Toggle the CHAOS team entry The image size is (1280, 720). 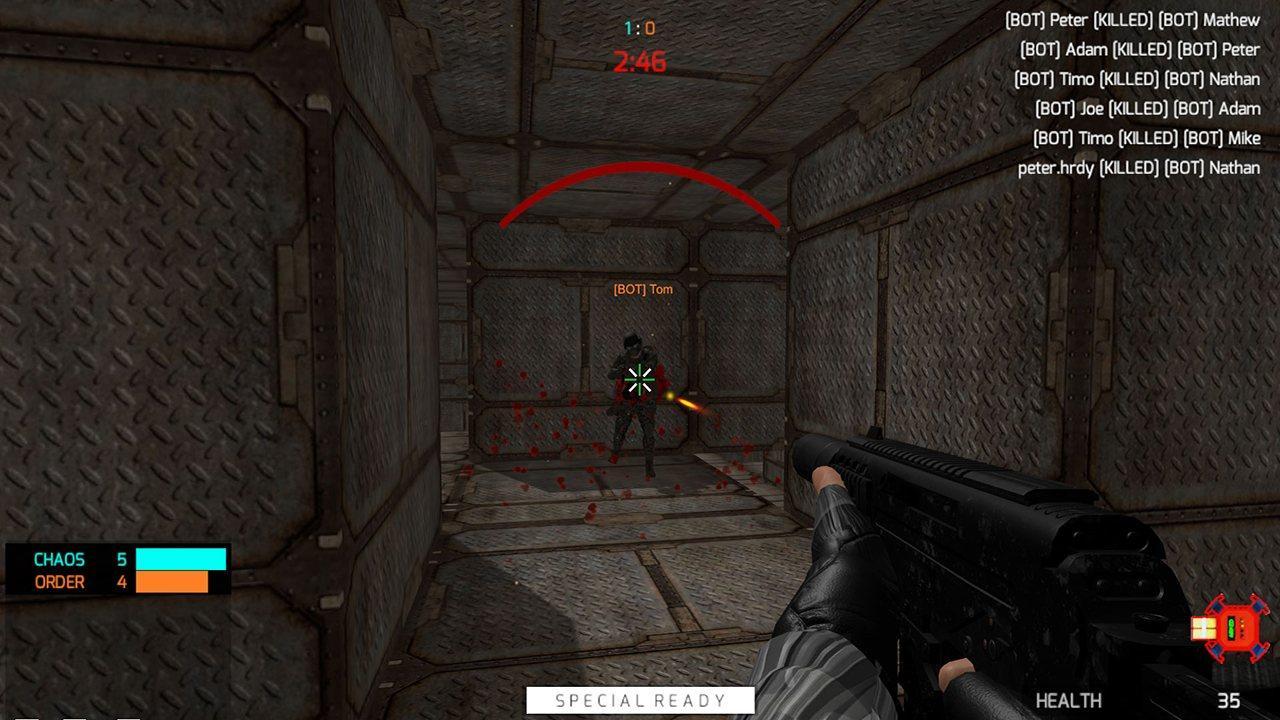(62, 560)
